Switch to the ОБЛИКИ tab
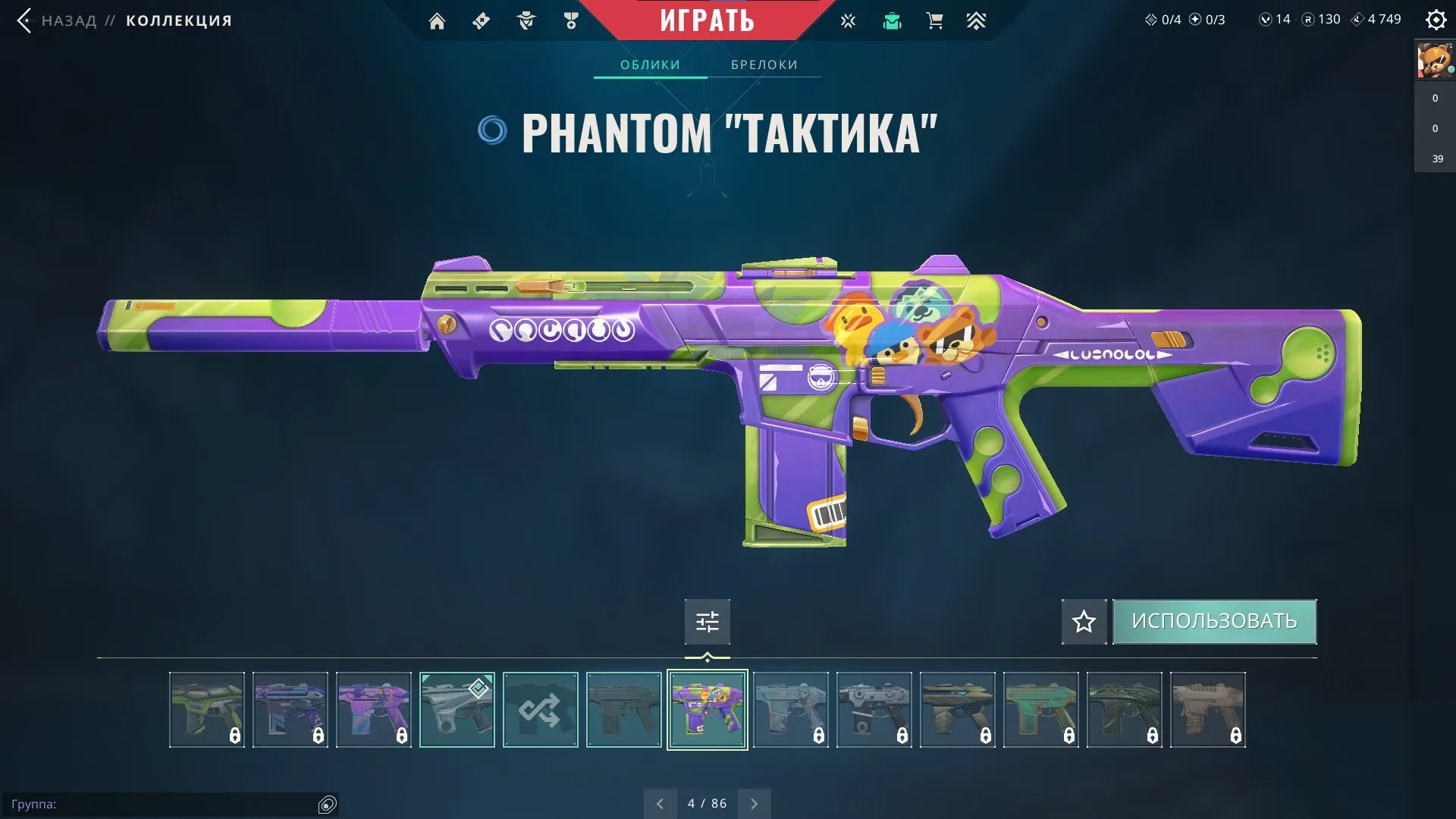Viewport: 1456px width, 819px height. 651,64
